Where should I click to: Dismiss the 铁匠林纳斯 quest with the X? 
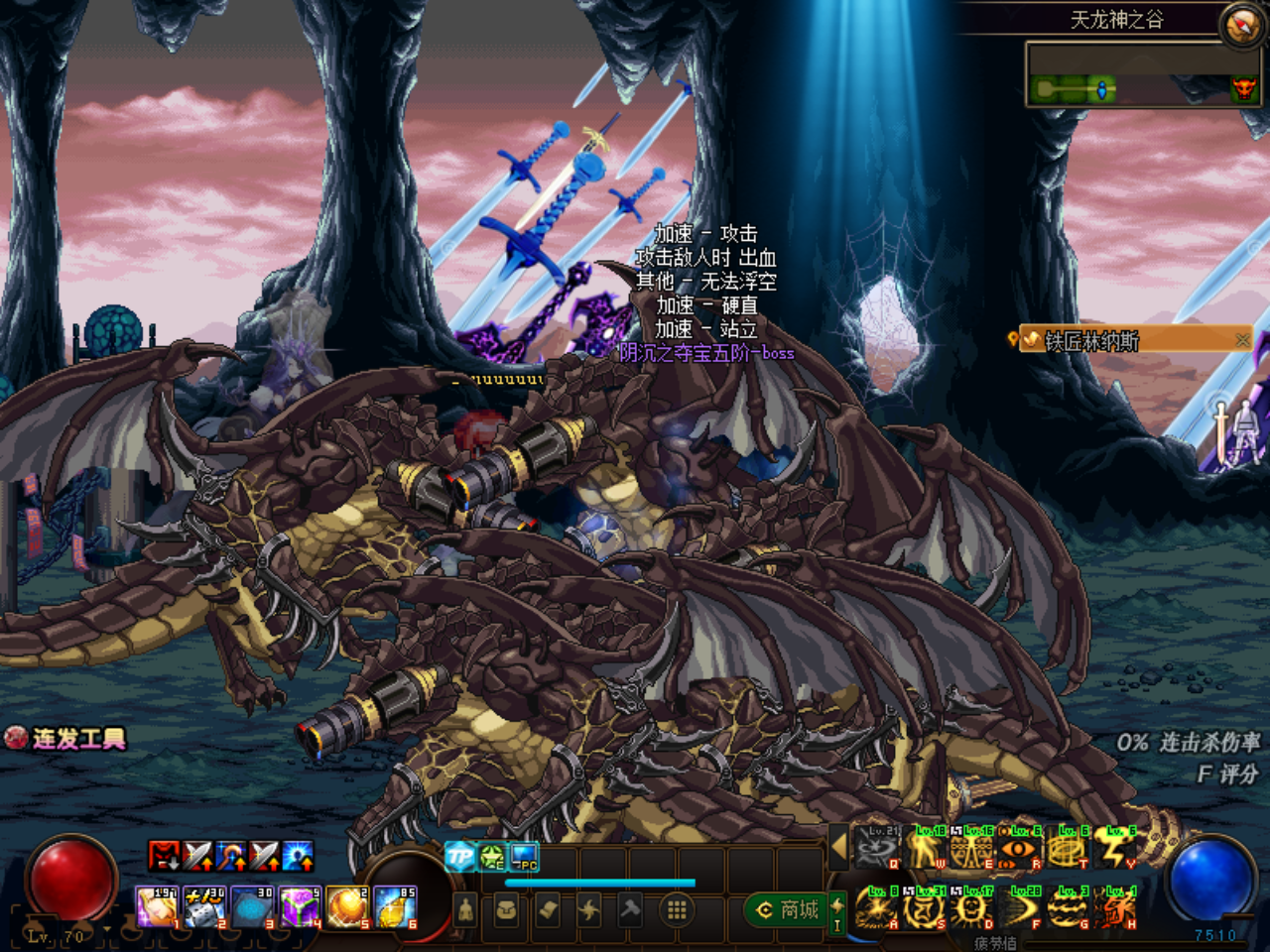pos(1241,338)
